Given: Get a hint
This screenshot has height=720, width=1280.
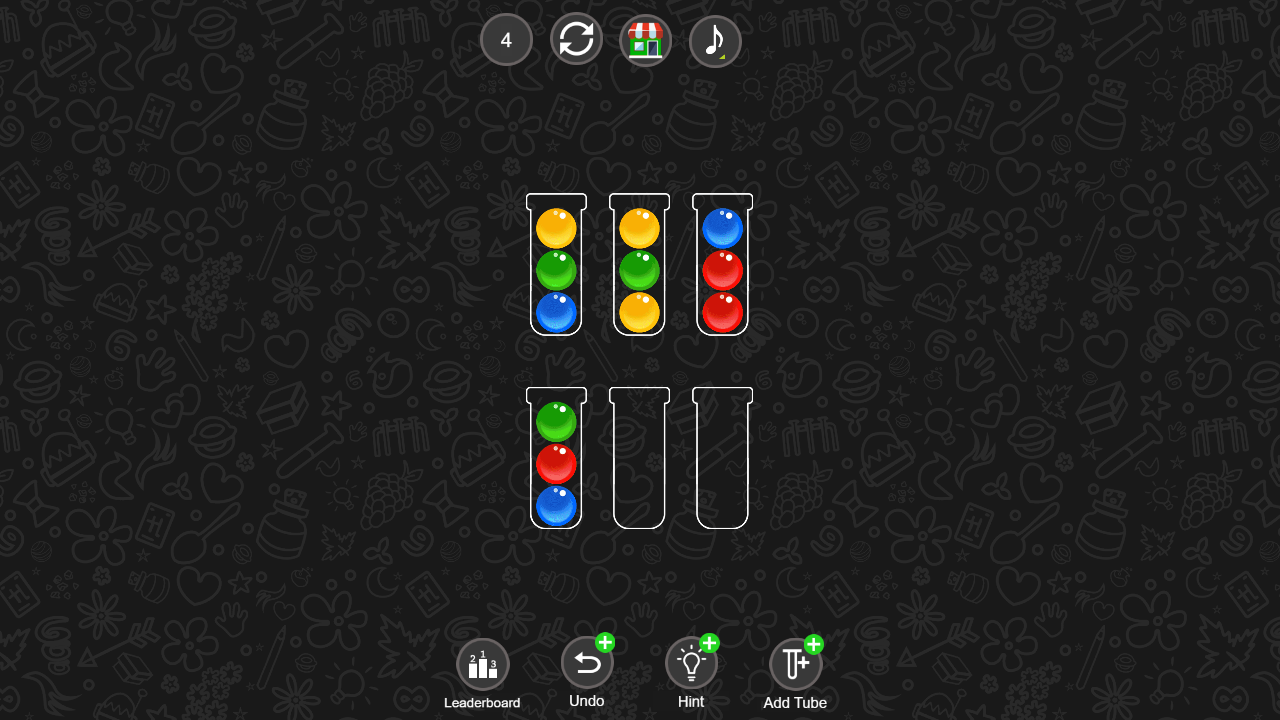Looking at the screenshot, I should [x=691, y=663].
